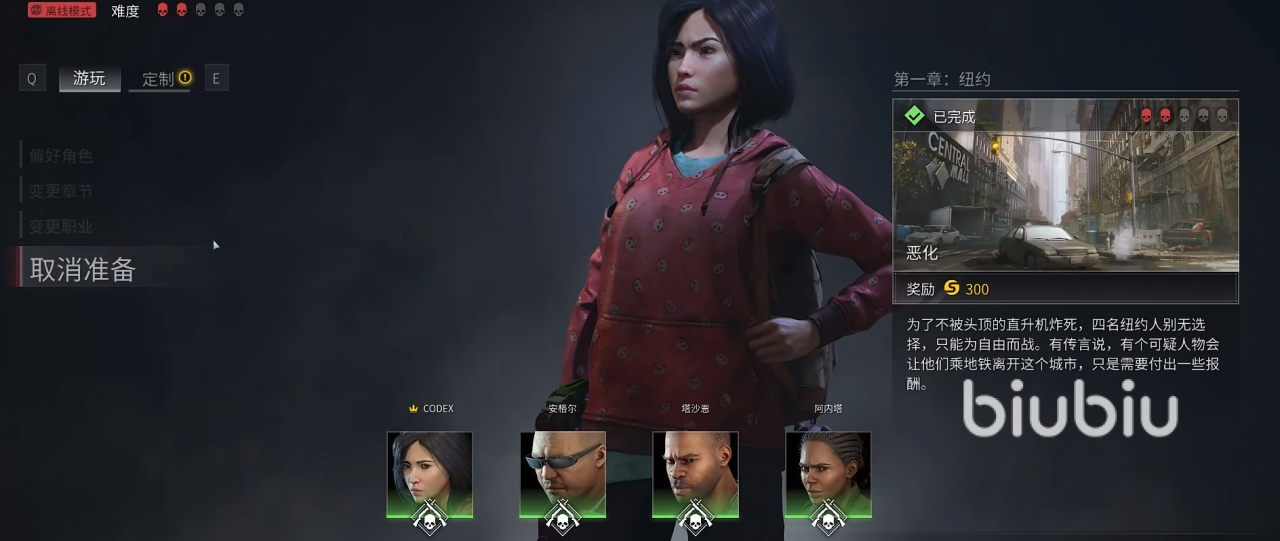Image resolution: width=1280 pixels, height=541 pixels.
Task: Choose 偏好角色 preferred character option
Action: coord(61,155)
